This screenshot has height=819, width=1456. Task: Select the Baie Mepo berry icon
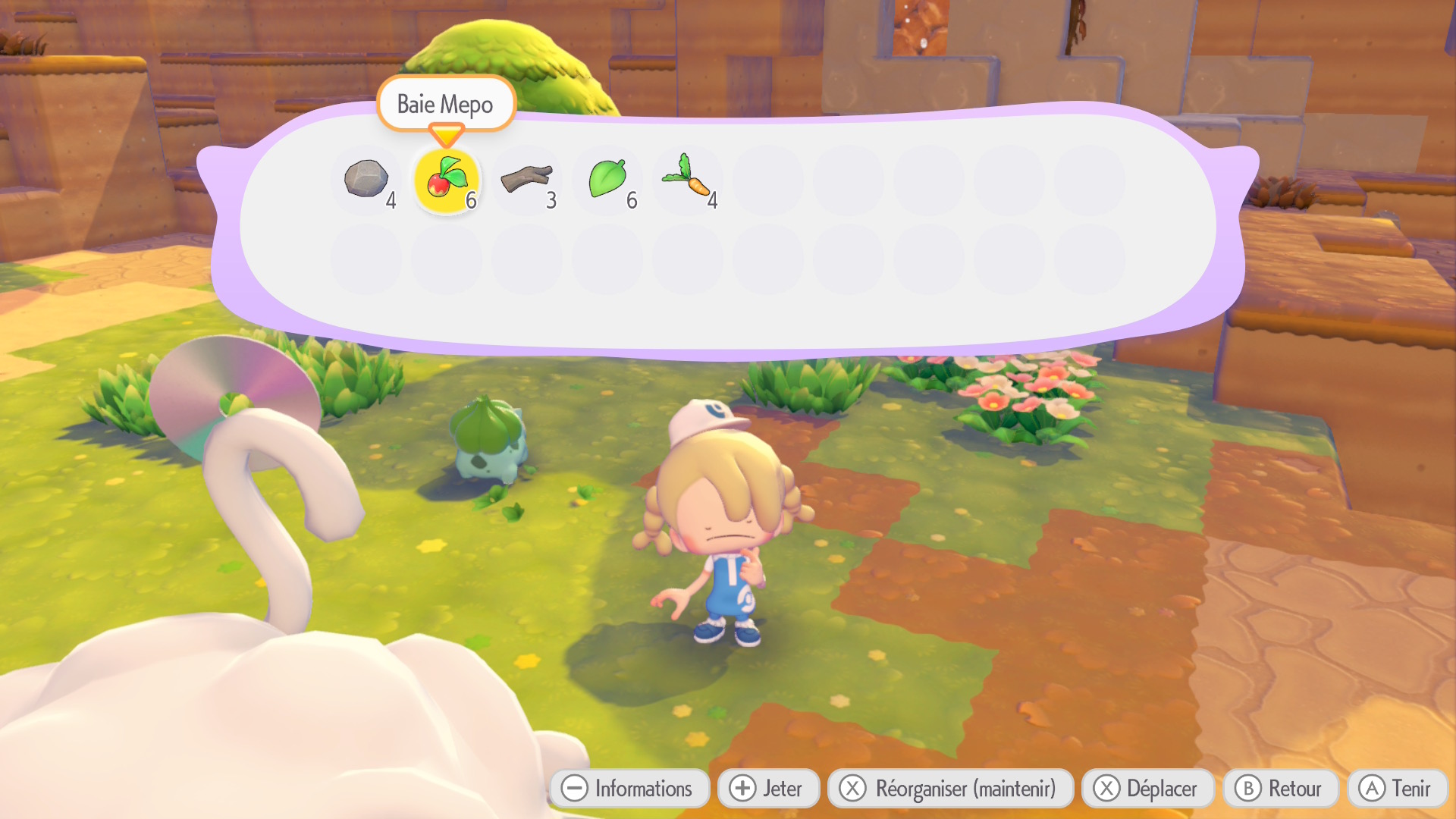click(x=447, y=180)
